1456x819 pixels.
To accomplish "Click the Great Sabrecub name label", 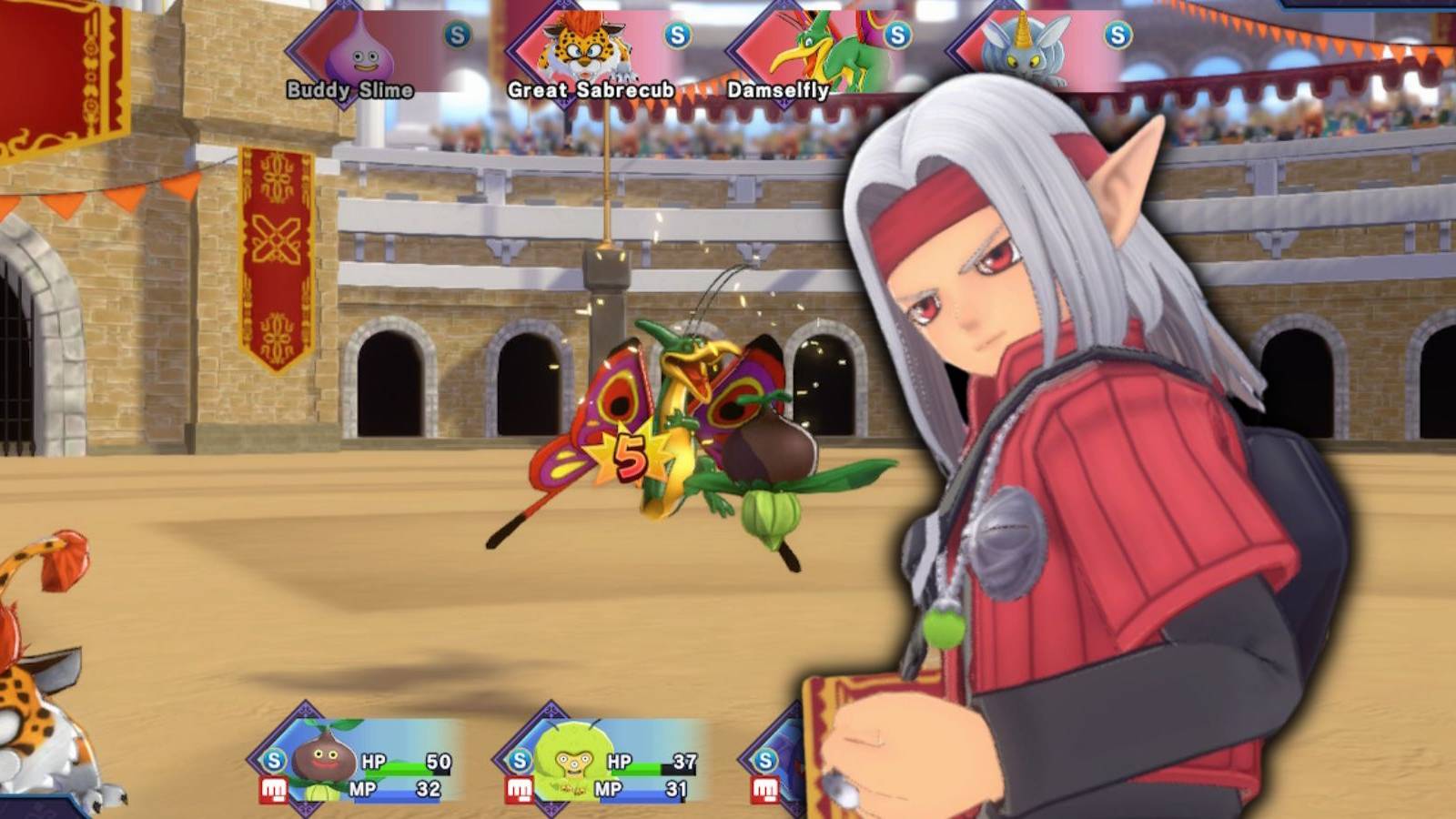I will point(592,91).
